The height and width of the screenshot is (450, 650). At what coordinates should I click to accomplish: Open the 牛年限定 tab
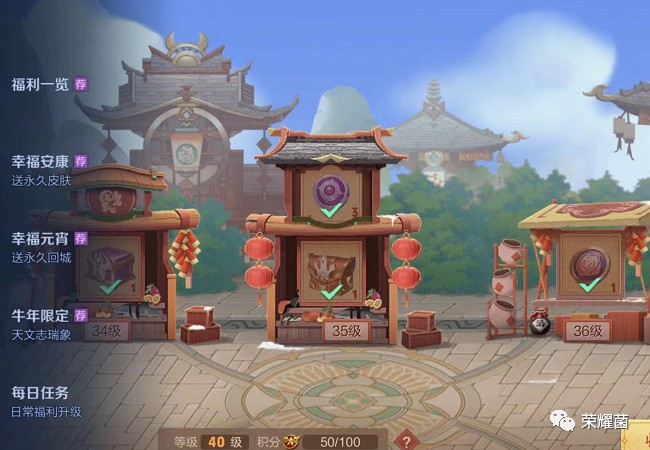pyautogui.click(x=40, y=316)
